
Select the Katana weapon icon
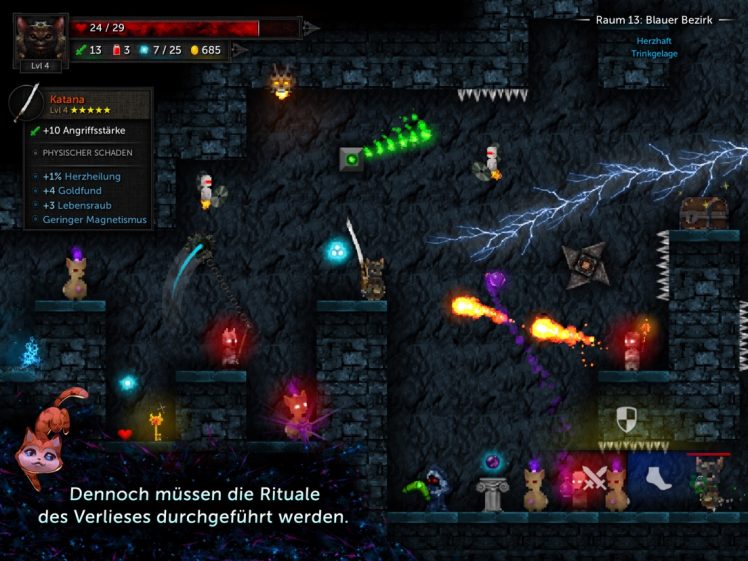[x=27, y=102]
